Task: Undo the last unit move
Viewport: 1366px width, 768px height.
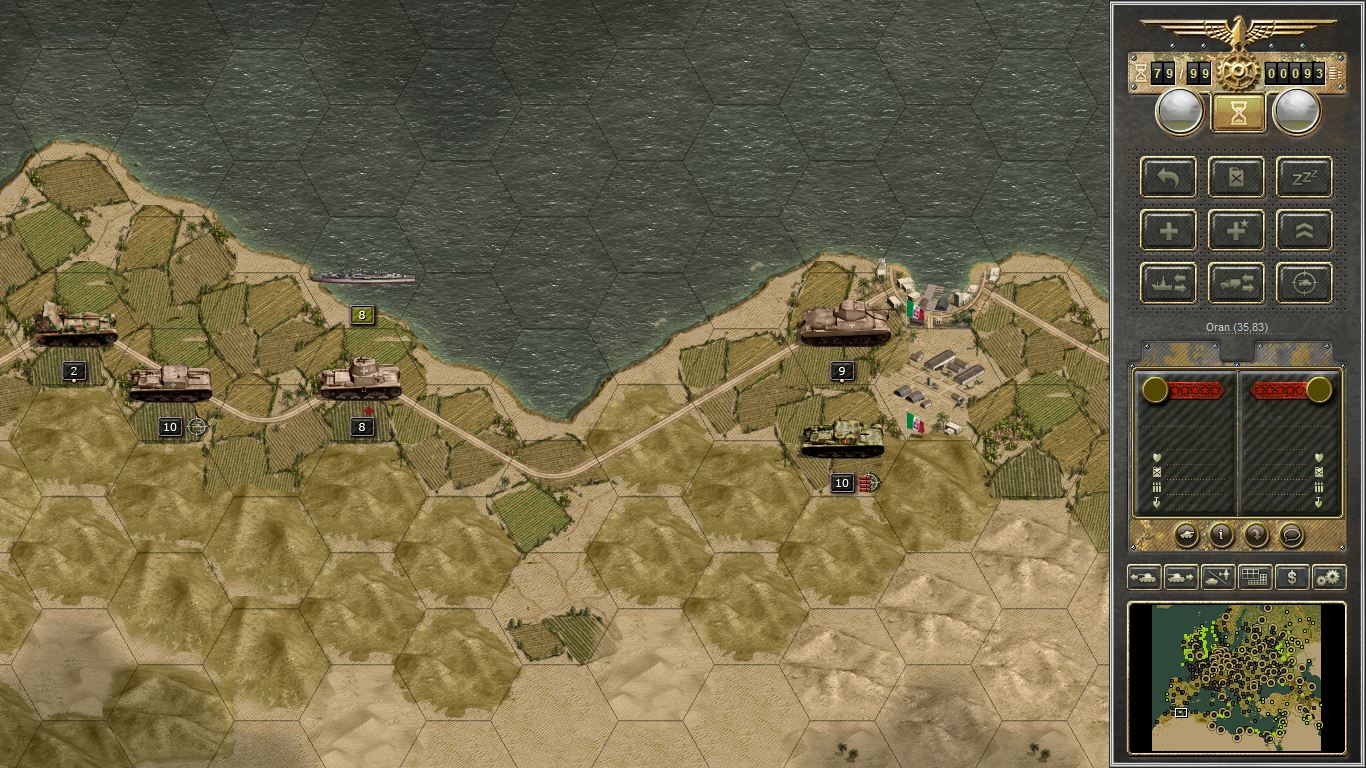Action: (x=1167, y=177)
